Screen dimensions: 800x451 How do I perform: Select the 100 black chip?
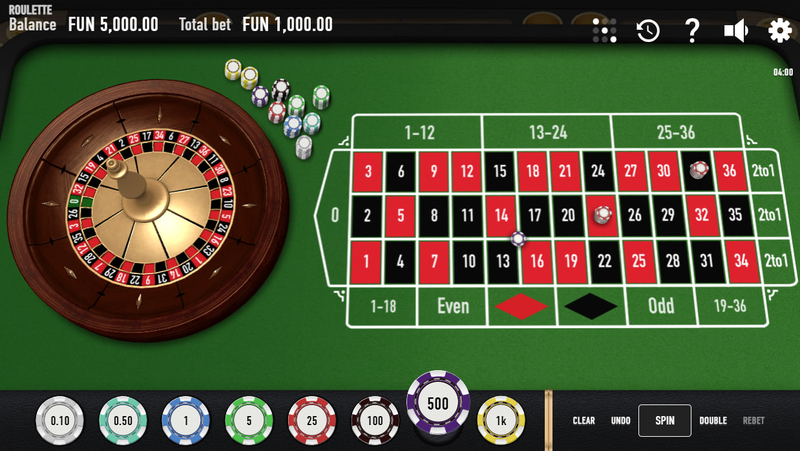[x=375, y=420]
